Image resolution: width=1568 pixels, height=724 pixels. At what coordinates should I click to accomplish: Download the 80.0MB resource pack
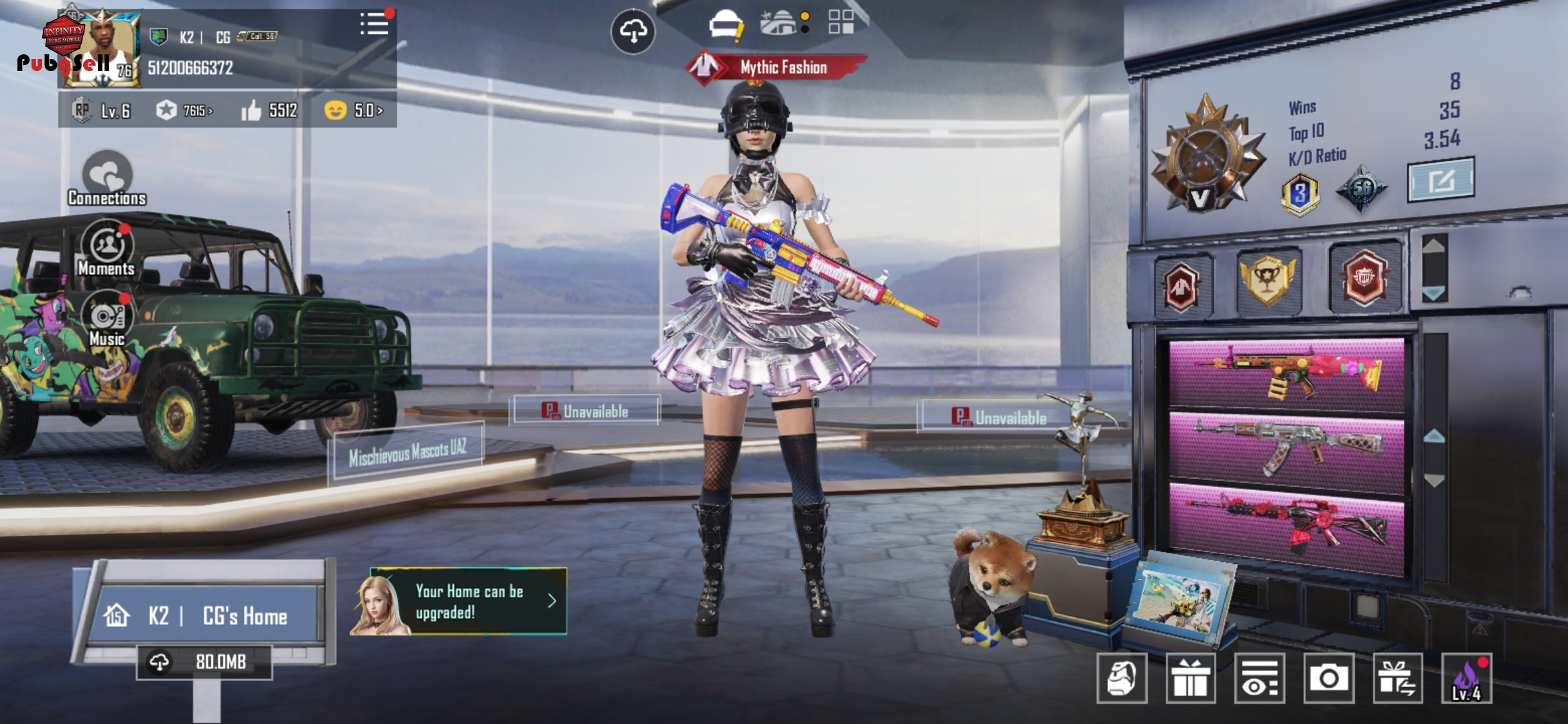tap(204, 662)
